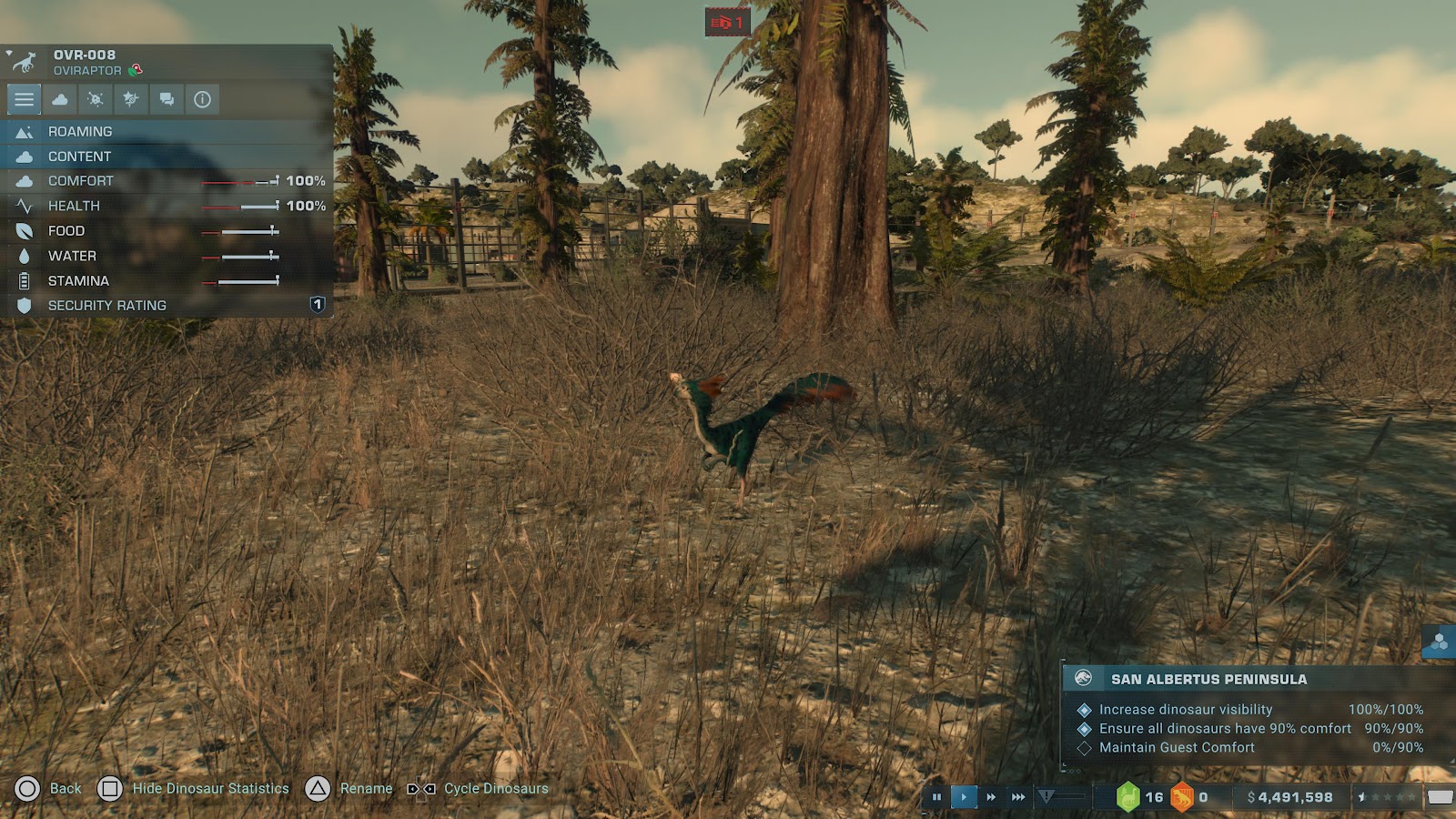View the dinosaur info tab
The width and height of the screenshot is (1456, 819).
point(202,99)
